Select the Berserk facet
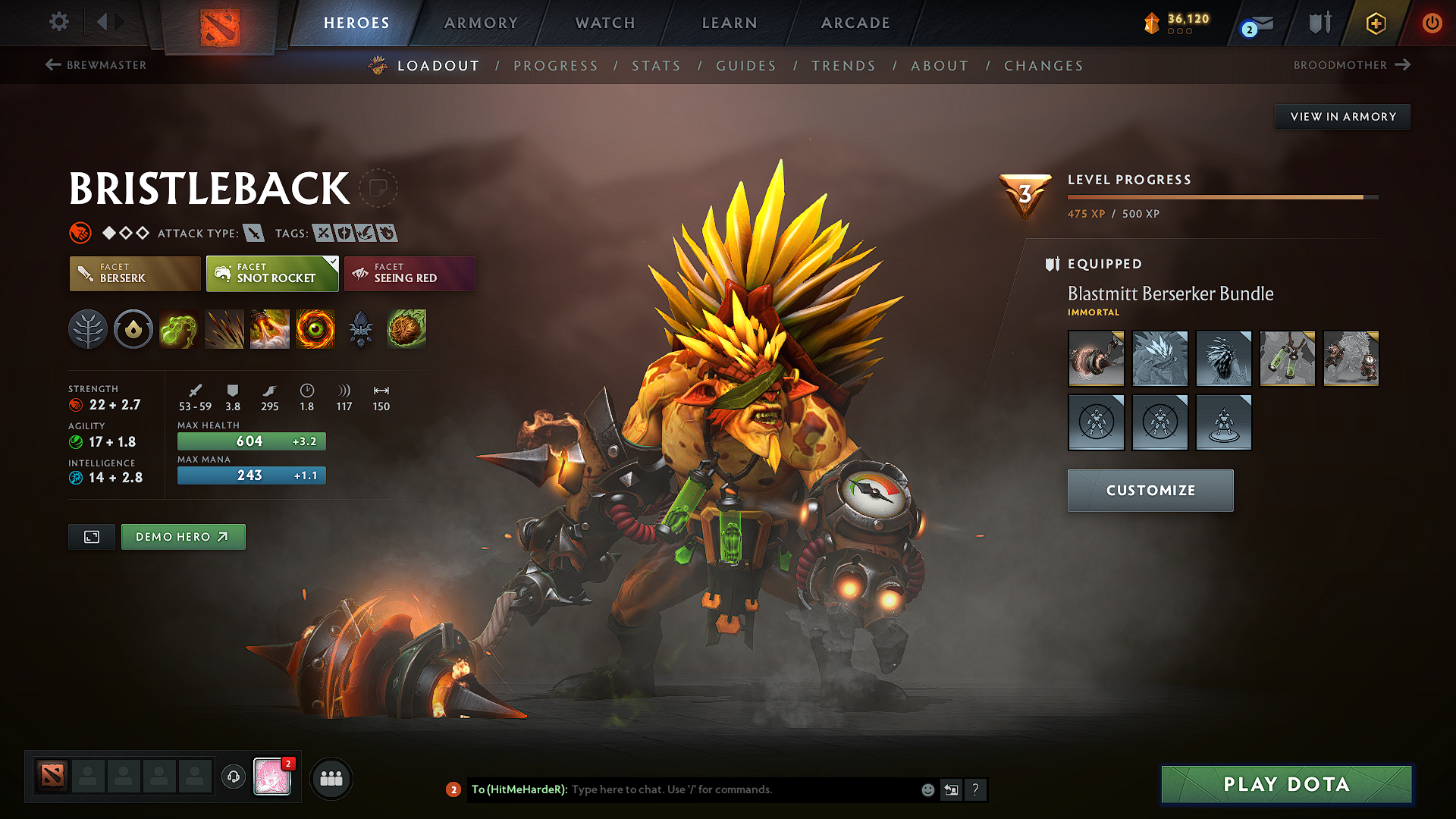 [x=134, y=274]
